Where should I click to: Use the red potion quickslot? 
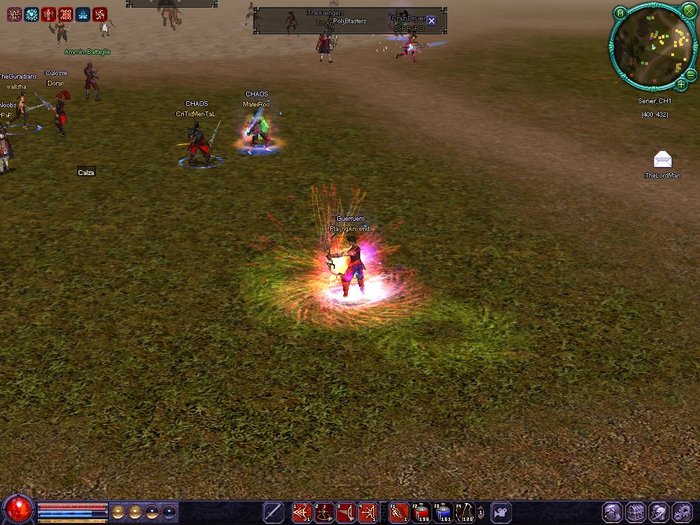tap(421, 512)
